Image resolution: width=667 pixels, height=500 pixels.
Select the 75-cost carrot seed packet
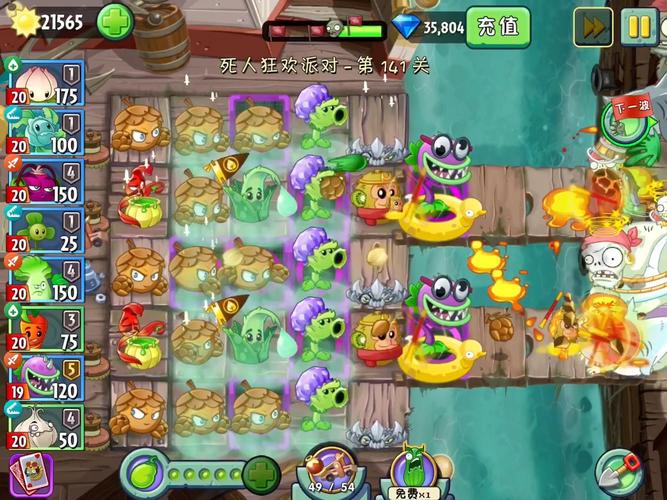click(x=45, y=328)
